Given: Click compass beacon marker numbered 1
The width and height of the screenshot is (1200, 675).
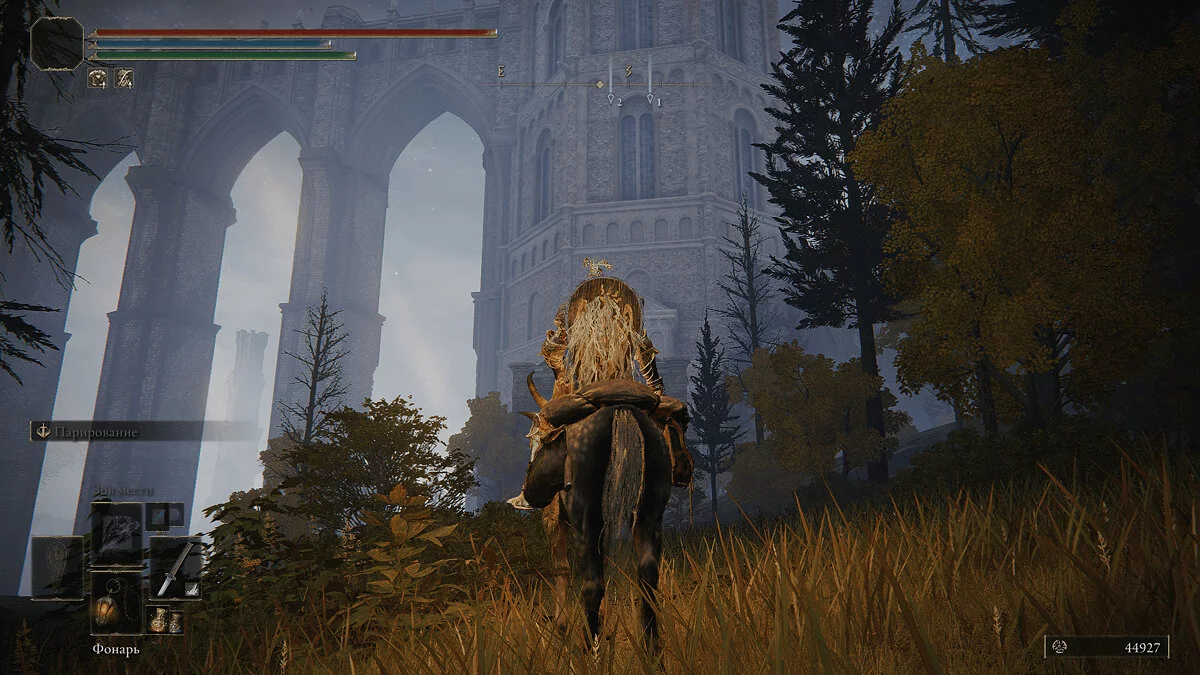Looking at the screenshot, I should point(650,98).
